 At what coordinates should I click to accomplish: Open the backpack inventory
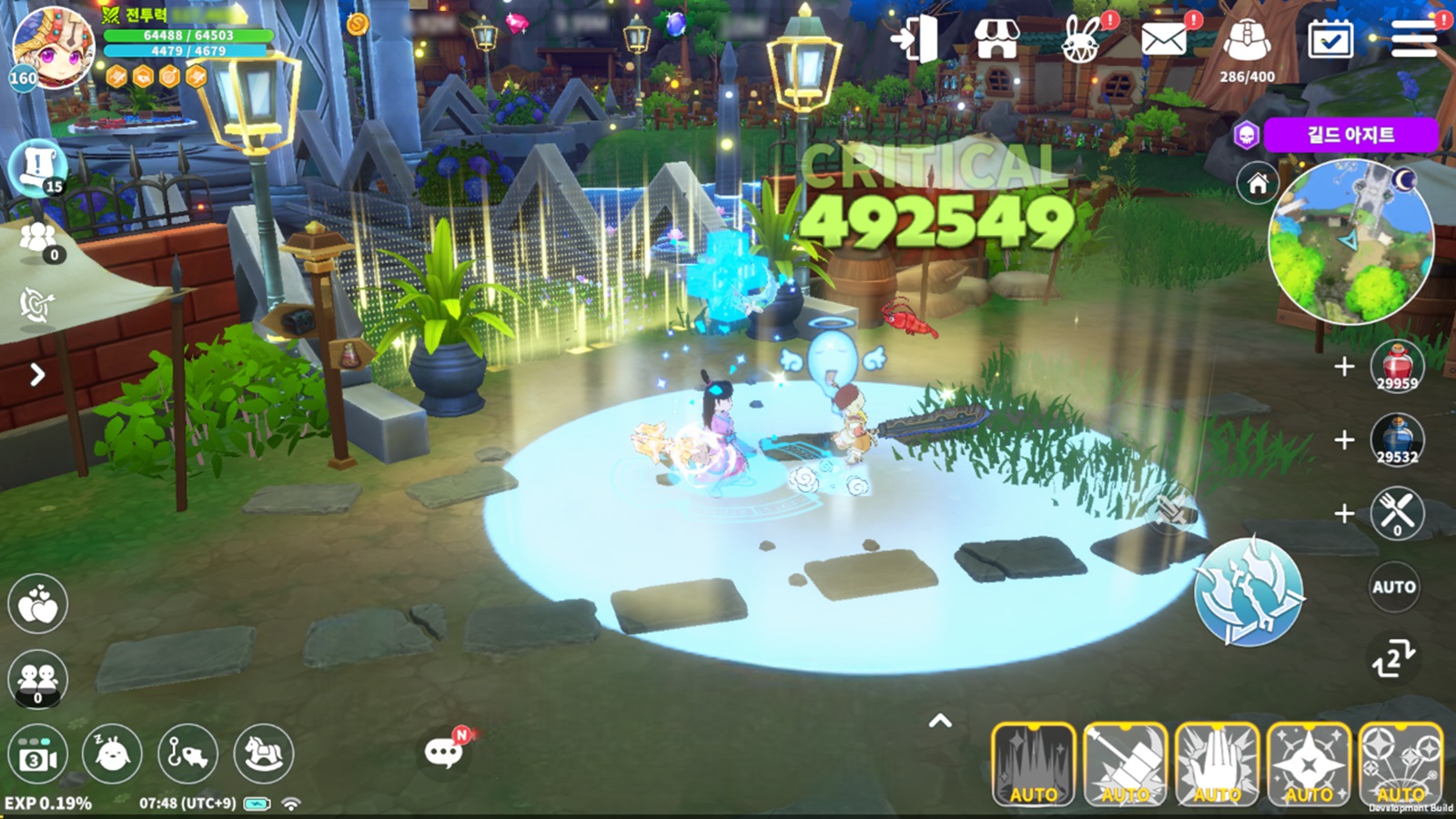click(1247, 43)
